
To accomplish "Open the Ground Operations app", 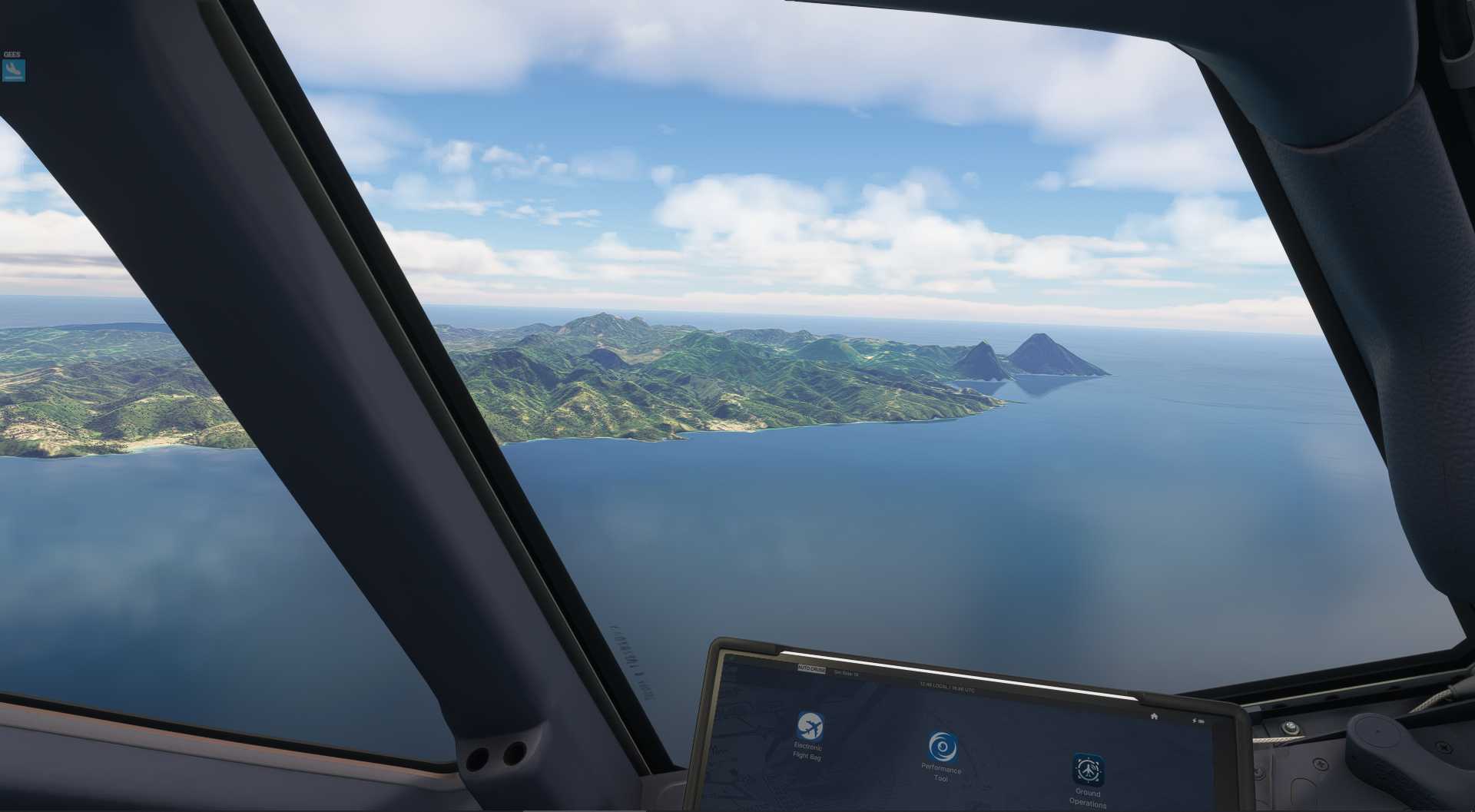I will click(x=1088, y=770).
